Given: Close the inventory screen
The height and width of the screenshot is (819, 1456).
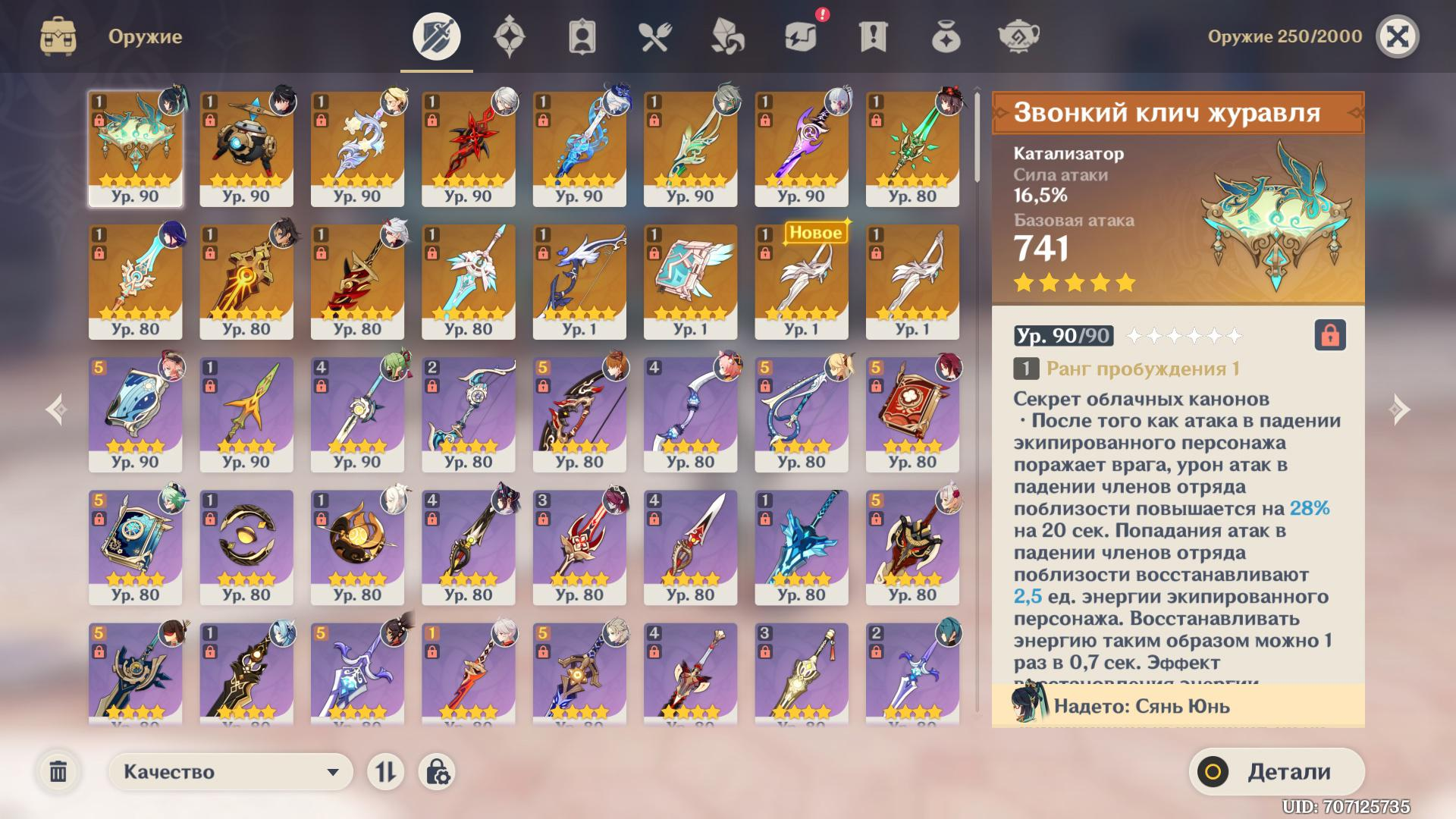Looking at the screenshot, I should coord(1397,36).
